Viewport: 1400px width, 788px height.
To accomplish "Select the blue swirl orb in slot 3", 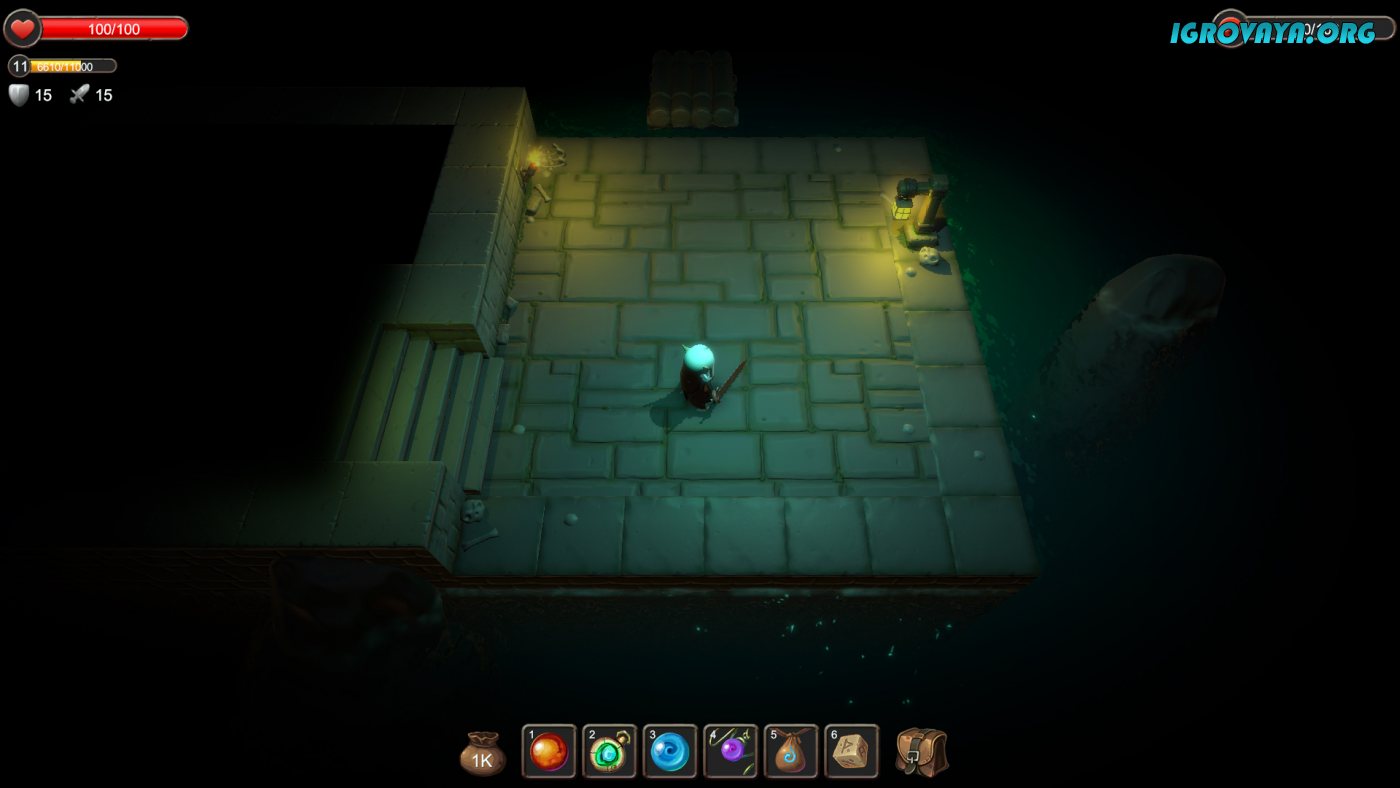I will click(670, 751).
